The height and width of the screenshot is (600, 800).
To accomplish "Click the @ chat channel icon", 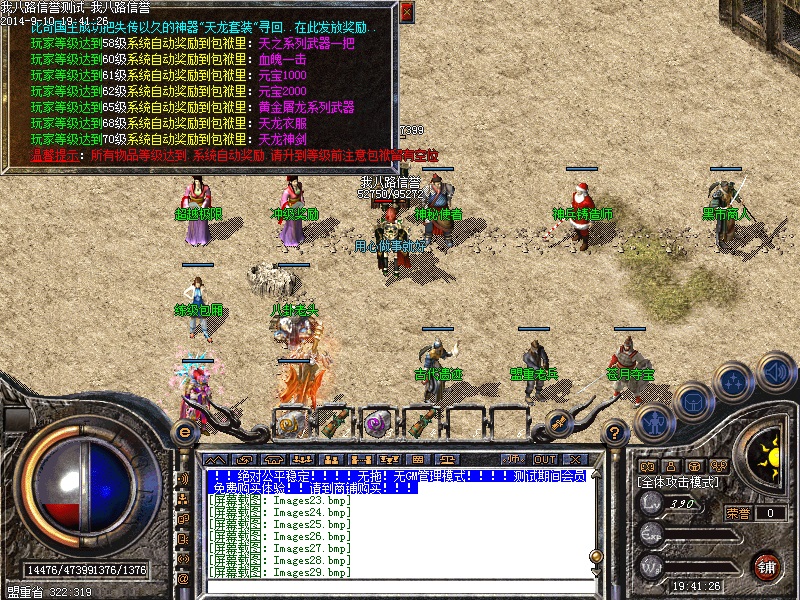I will point(183,578).
